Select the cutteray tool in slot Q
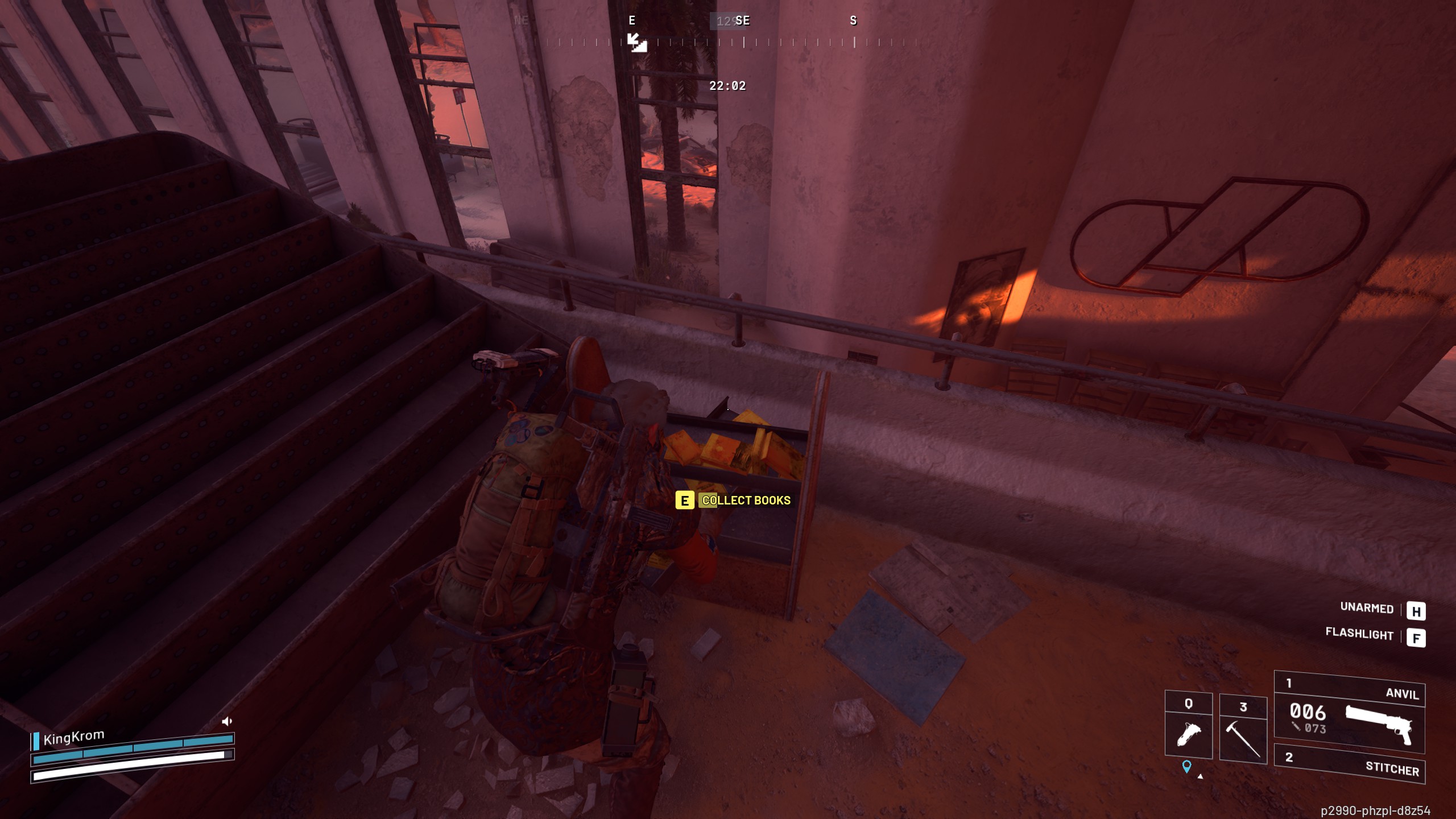Image resolution: width=1456 pixels, height=819 pixels. pyautogui.click(x=1188, y=728)
